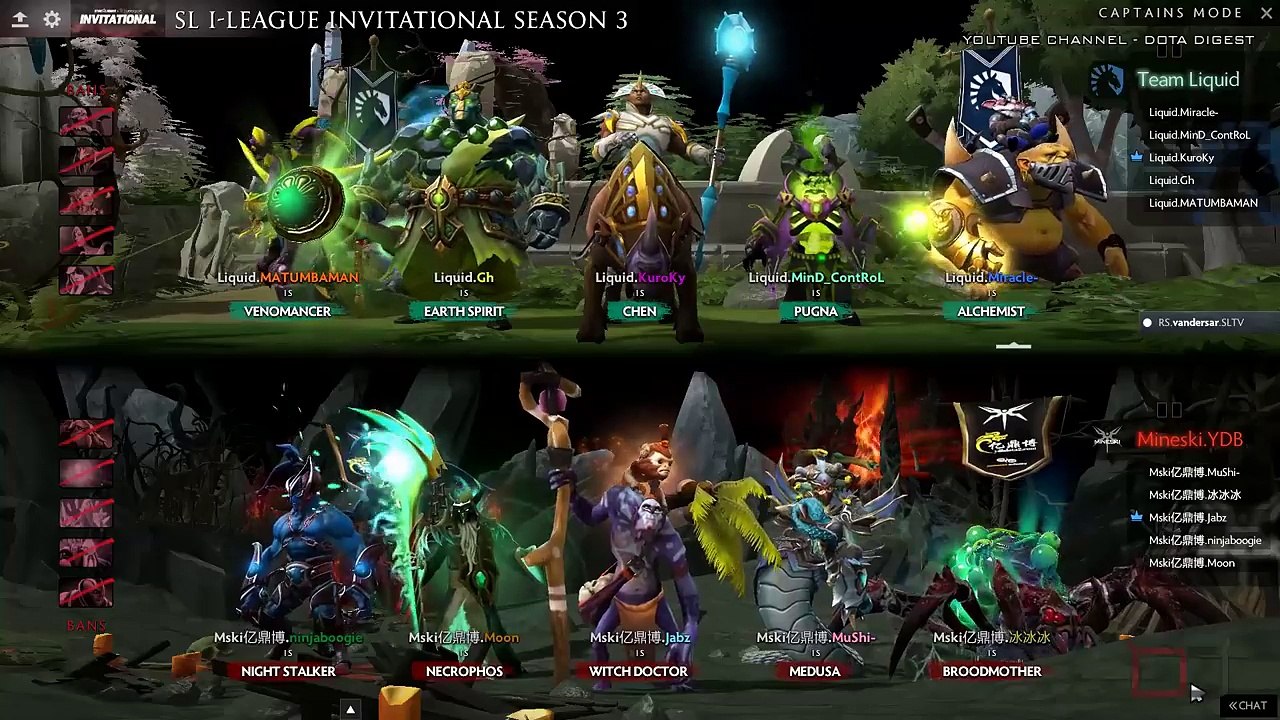The image size is (1280, 720).
Task: Choose the Night Stalker hero label
Action: click(288, 671)
